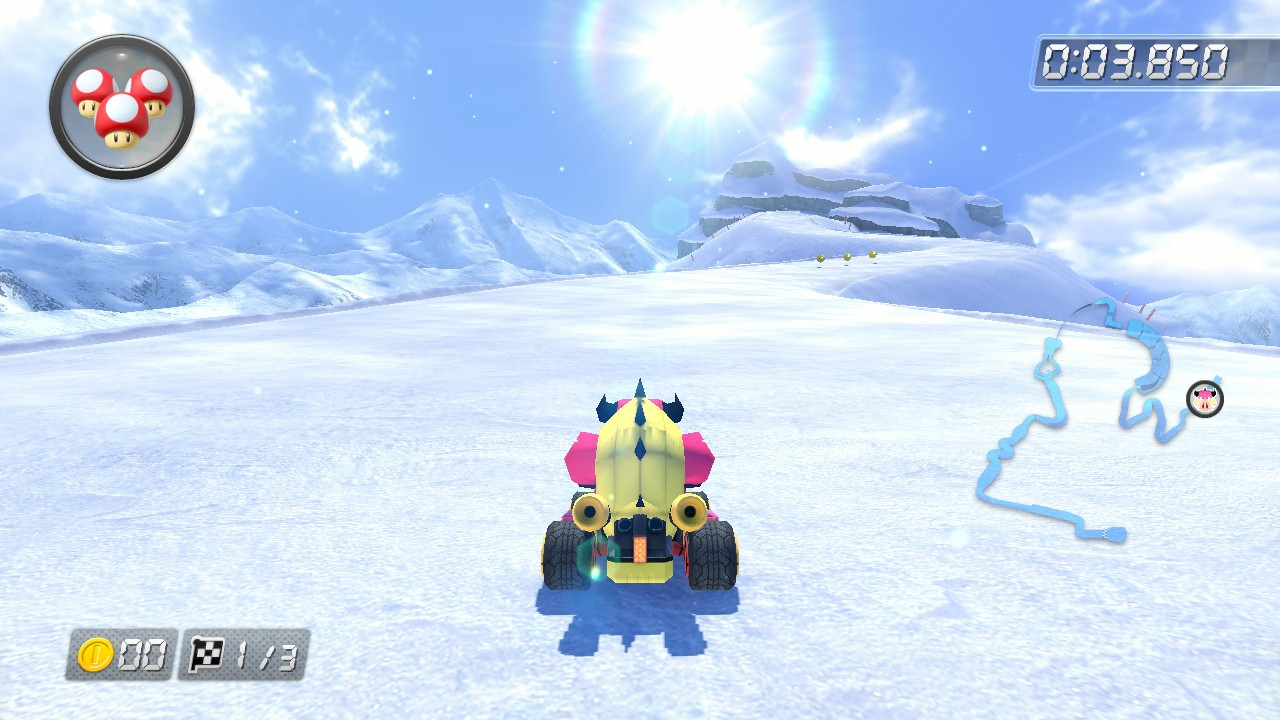Click the race timer showing 0:03.850

coord(1133,58)
